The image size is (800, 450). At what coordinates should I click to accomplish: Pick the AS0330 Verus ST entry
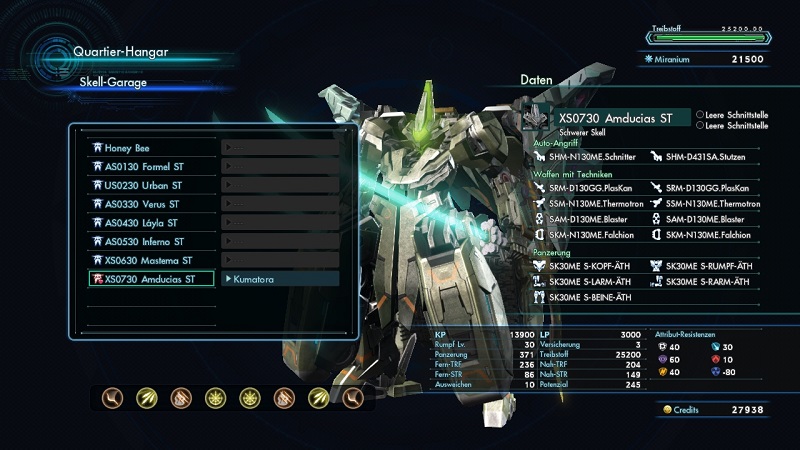pos(150,204)
